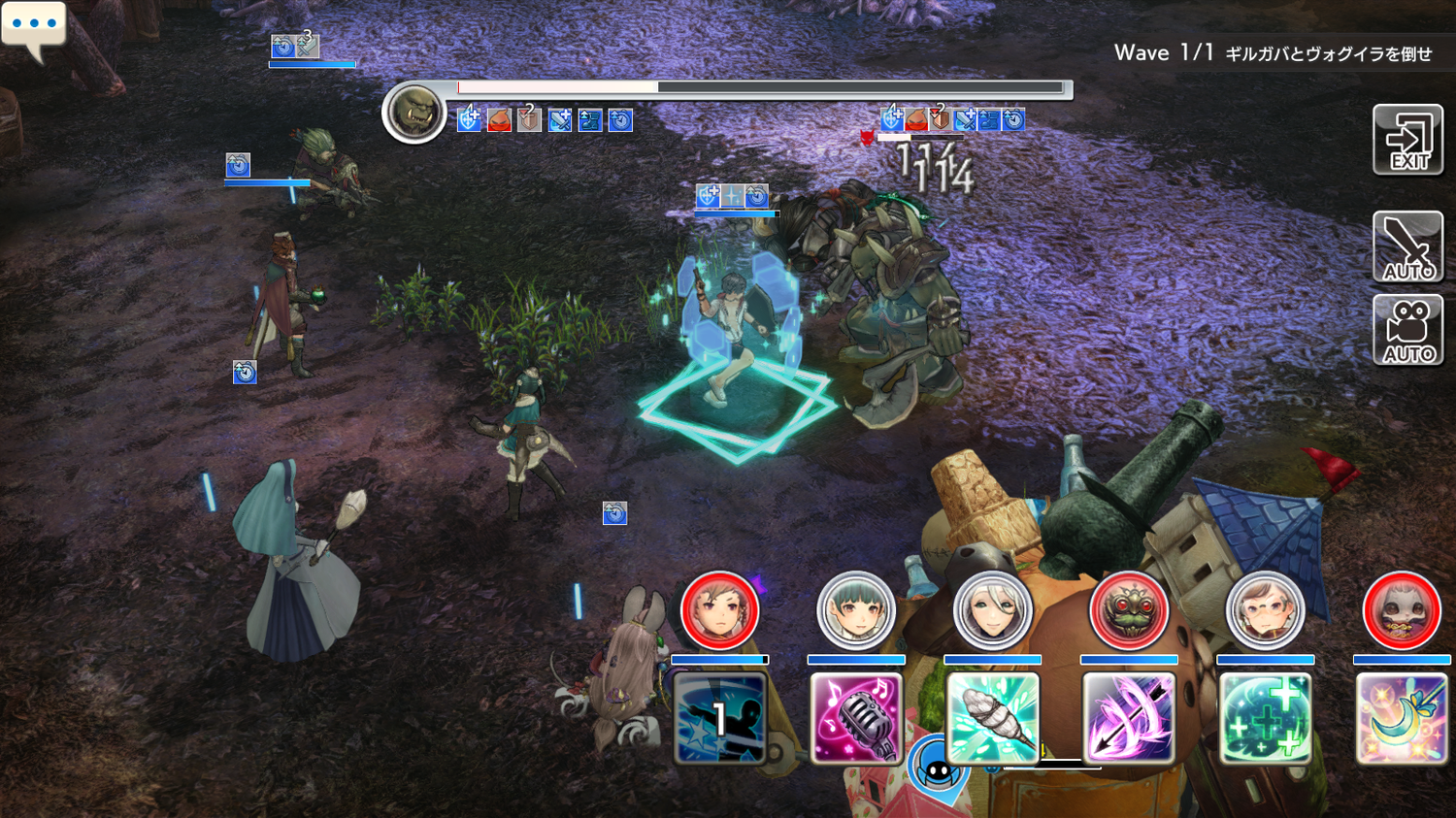Click the ogre boss portrait icon
The height and width of the screenshot is (818, 1456).
coord(414,113)
